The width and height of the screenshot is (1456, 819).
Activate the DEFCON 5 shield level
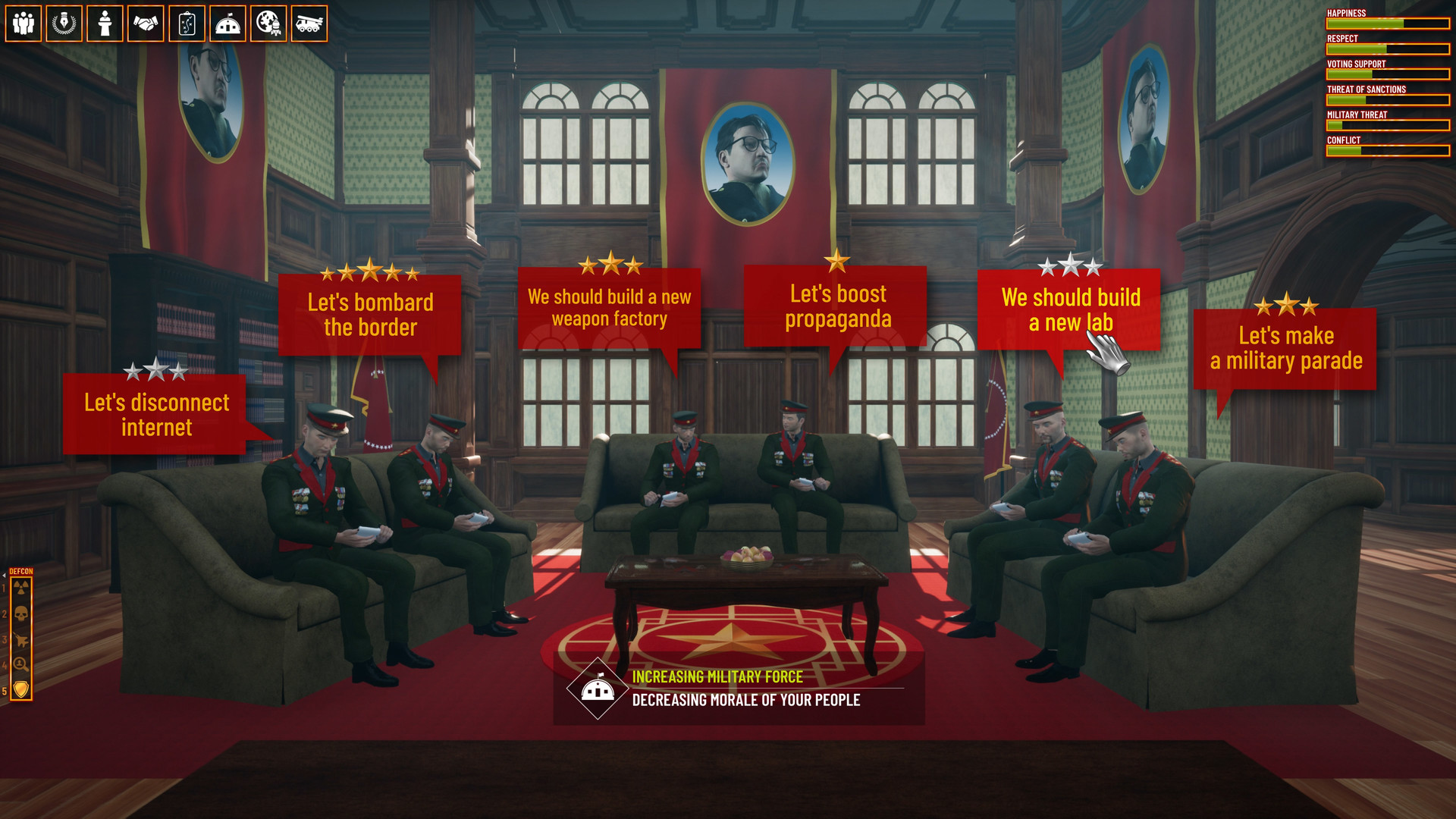pos(21,688)
